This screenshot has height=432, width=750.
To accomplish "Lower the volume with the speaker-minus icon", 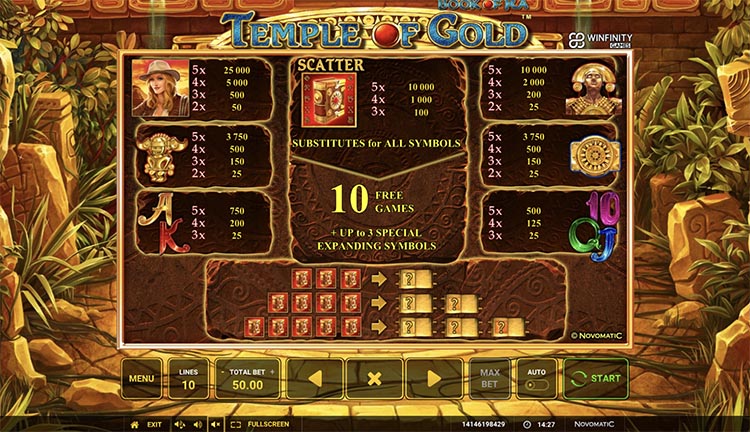I will (180, 424).
